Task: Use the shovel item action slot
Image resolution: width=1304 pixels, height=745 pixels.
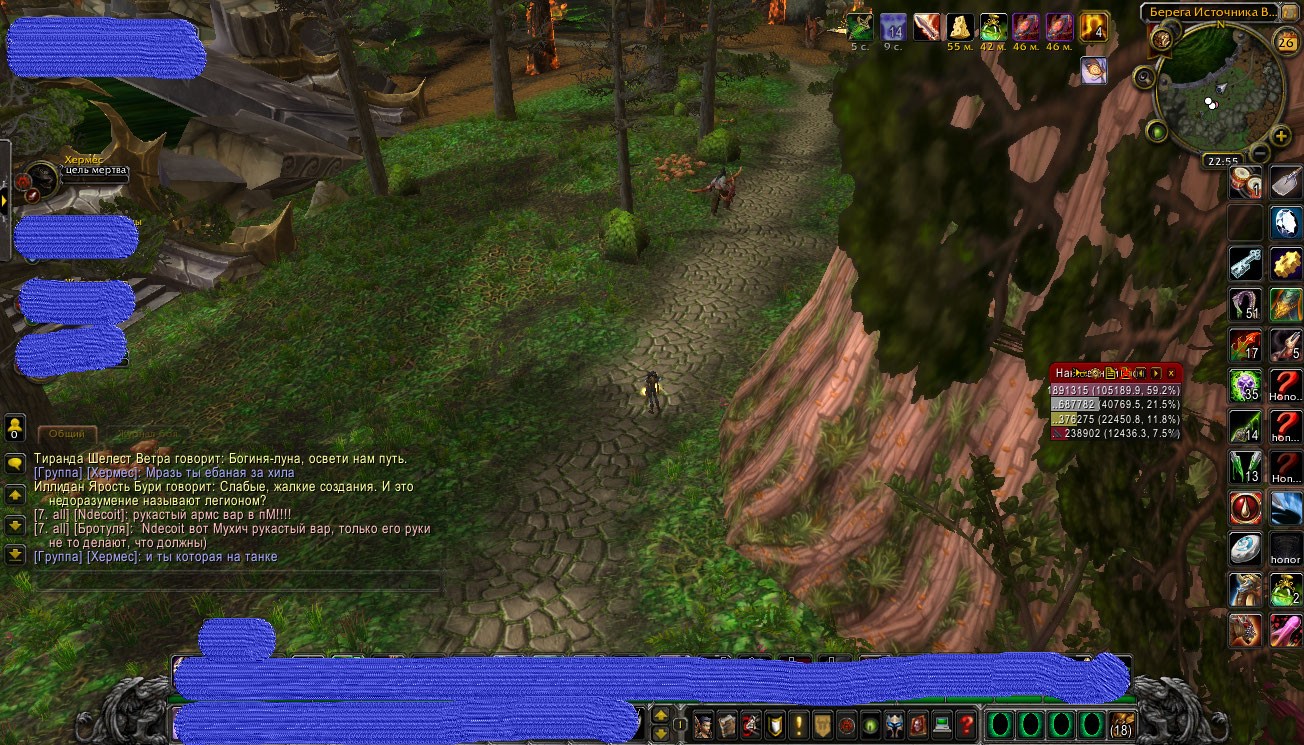Action: [1286, 182]
